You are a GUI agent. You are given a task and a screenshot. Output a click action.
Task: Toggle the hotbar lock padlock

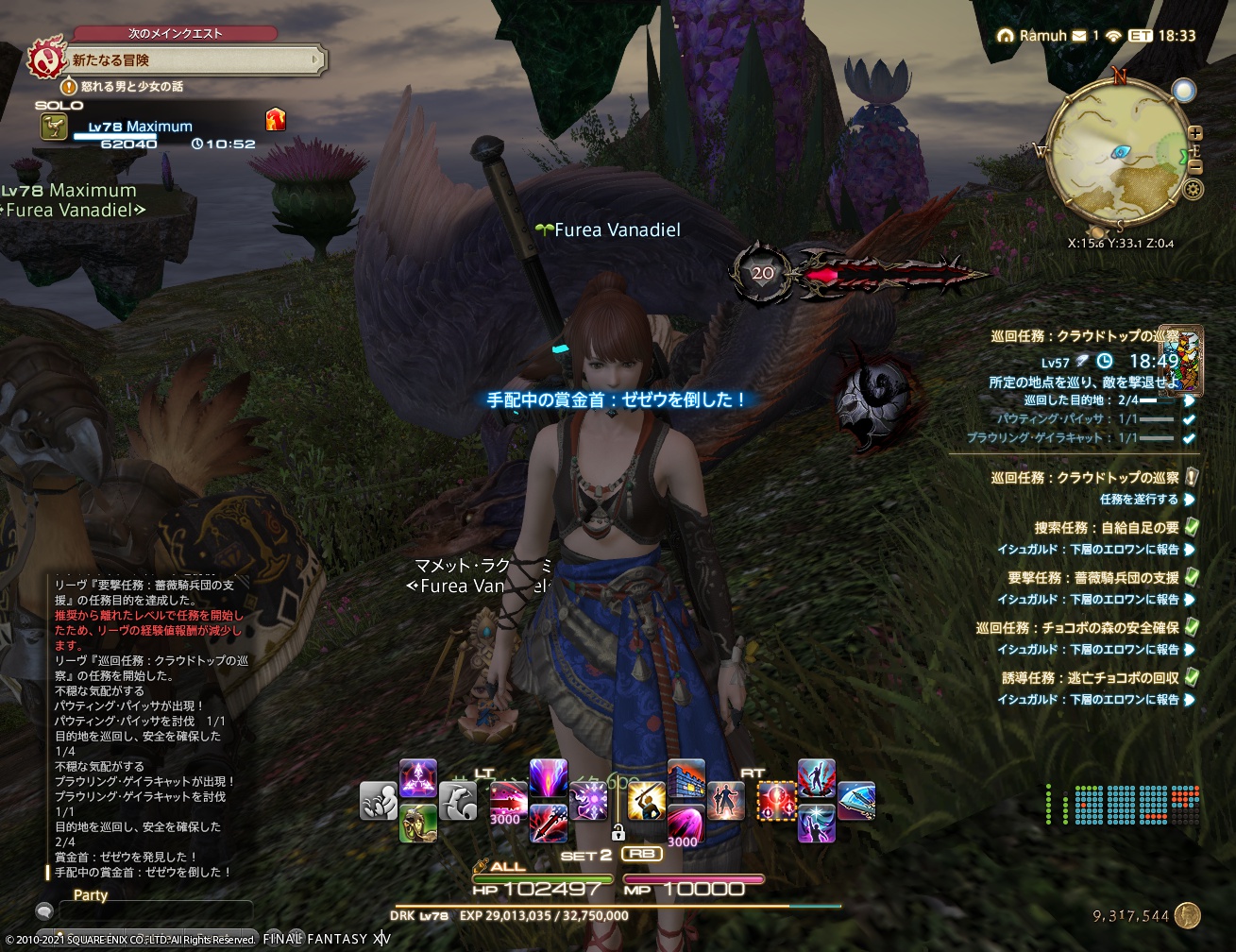pos(618,833)
